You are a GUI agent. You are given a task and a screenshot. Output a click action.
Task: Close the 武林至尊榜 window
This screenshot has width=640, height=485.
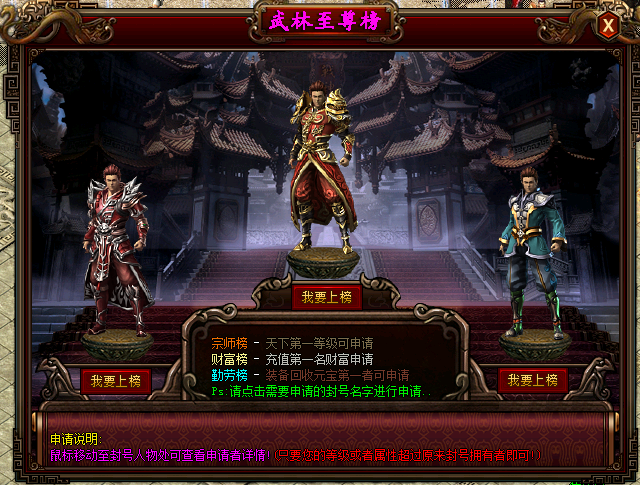click(607, 26)
